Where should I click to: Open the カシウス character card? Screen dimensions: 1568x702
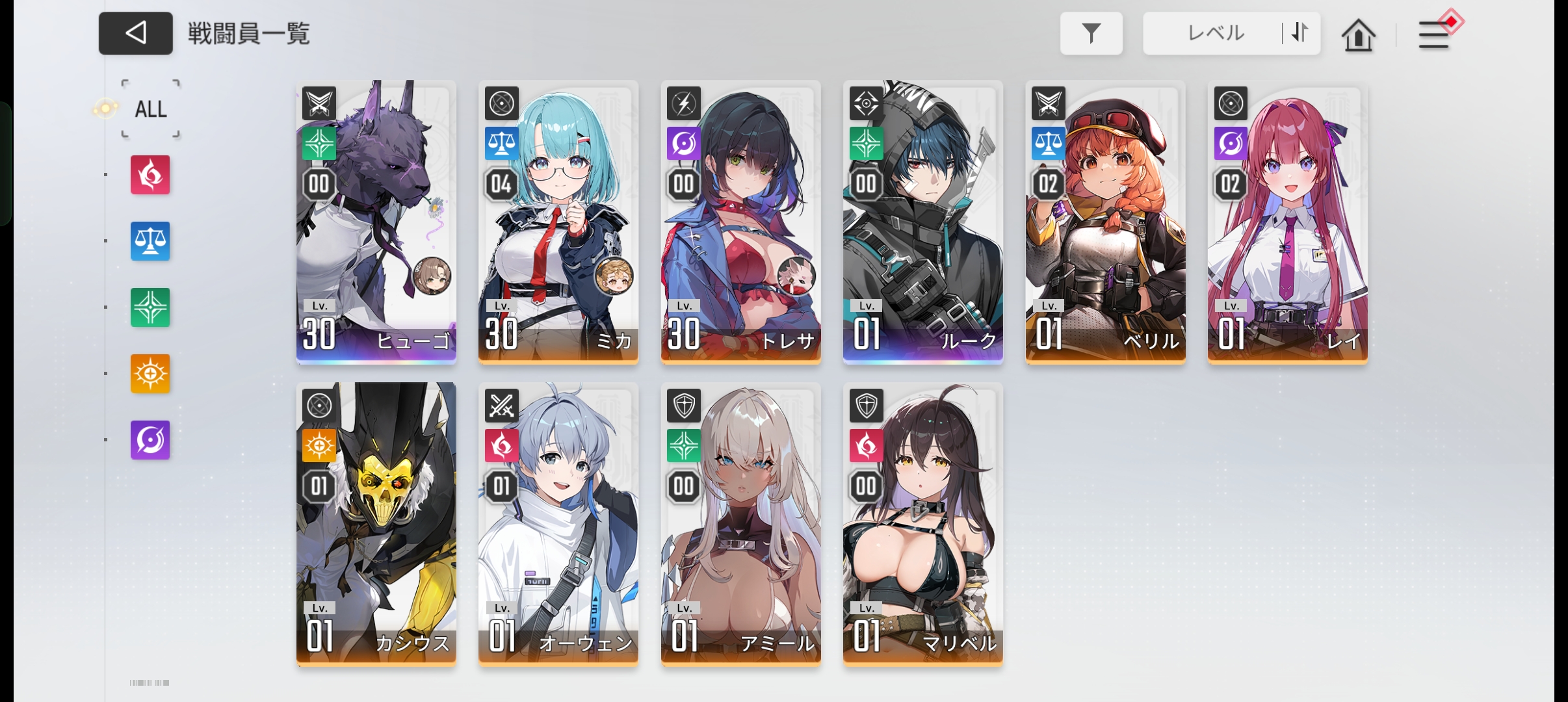376,523
